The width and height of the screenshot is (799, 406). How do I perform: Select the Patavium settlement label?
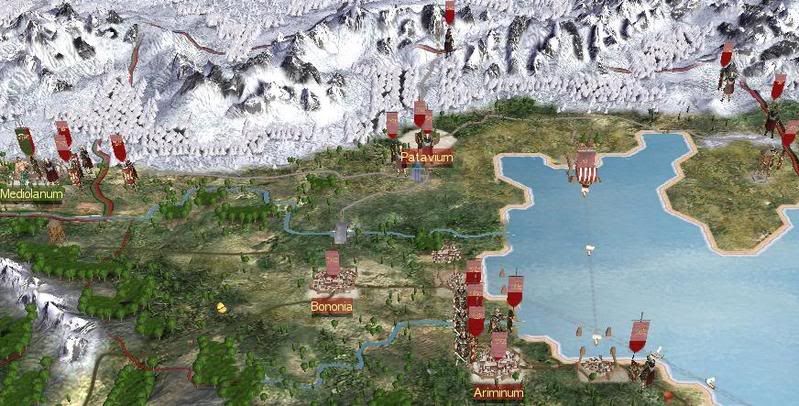click(427, 158)
